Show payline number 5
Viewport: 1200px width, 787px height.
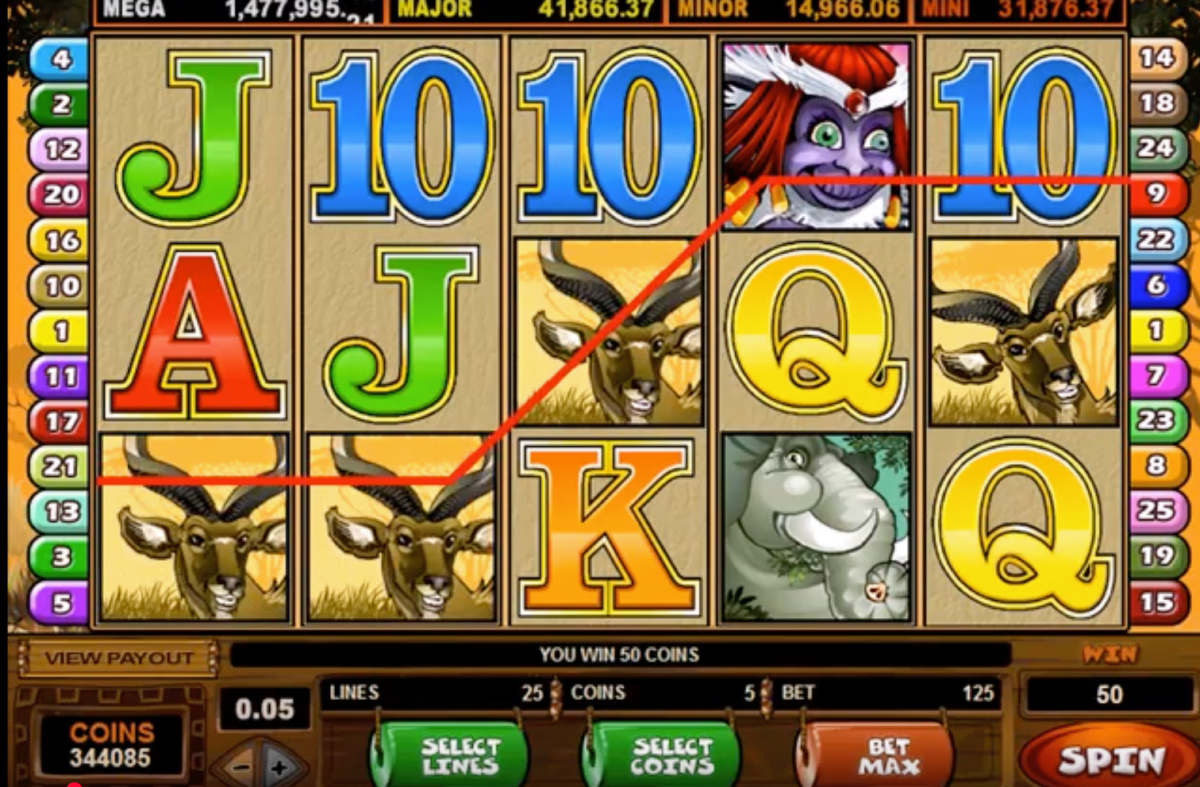60,603
